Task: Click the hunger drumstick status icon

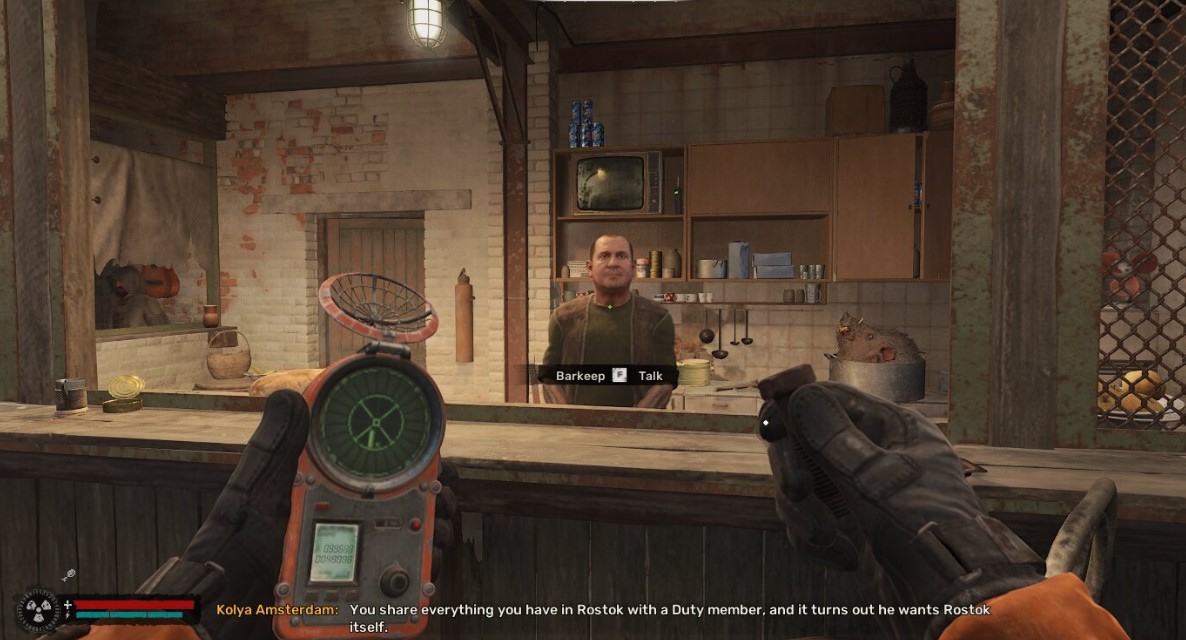Action: (x=71, y=575)
